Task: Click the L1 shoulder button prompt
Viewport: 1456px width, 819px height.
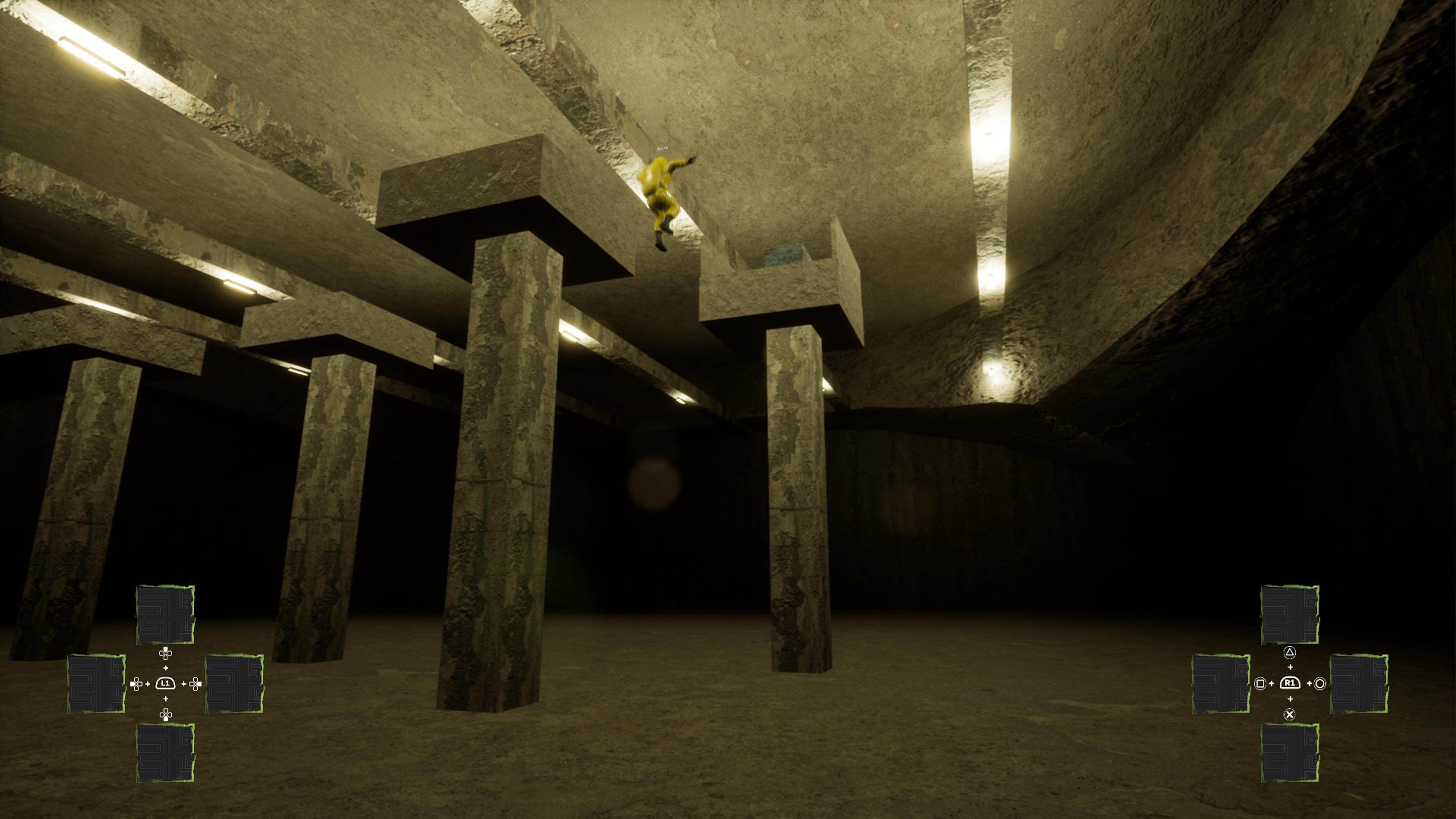Action: [x=166, y=683]
